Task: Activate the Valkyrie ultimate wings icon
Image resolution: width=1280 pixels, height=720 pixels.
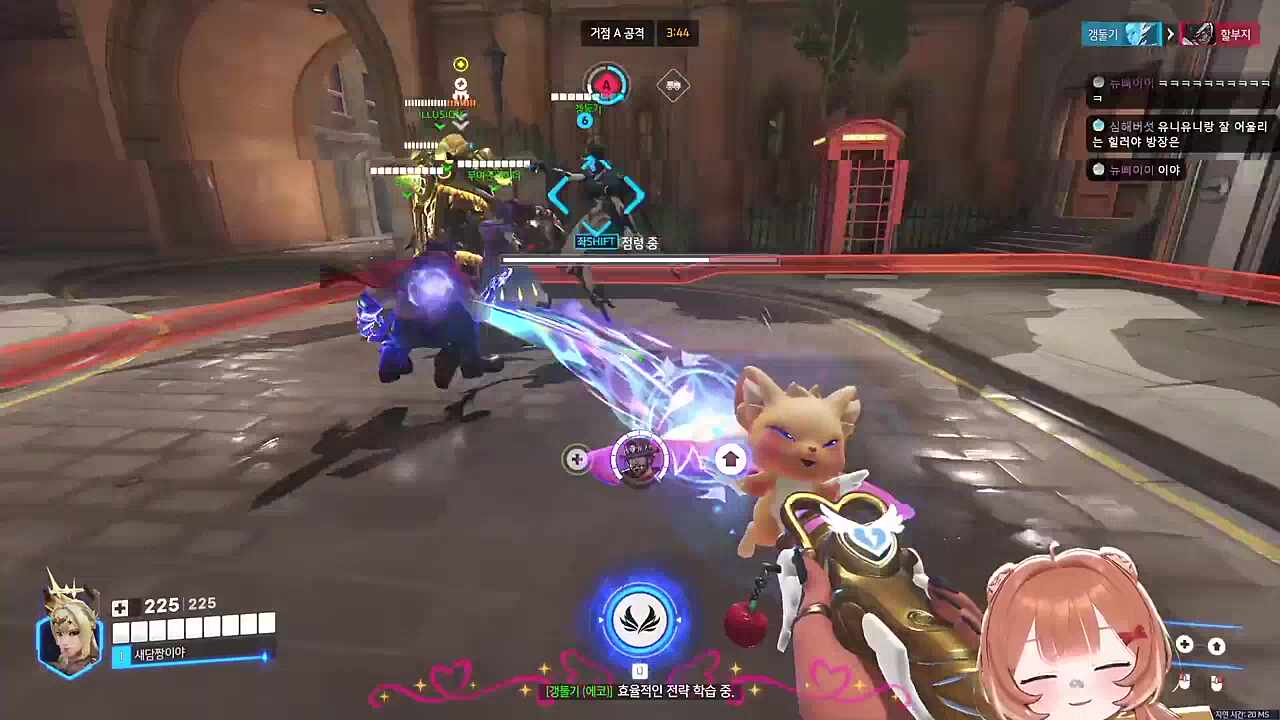Action: pyautogui.click(x=638, y=618)
